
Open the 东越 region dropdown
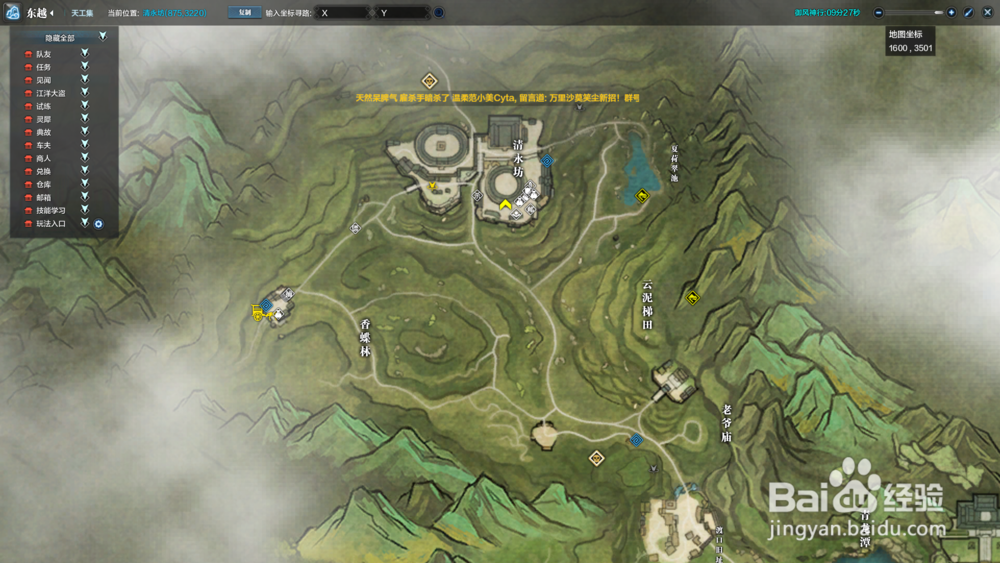(x=40, y=13)
